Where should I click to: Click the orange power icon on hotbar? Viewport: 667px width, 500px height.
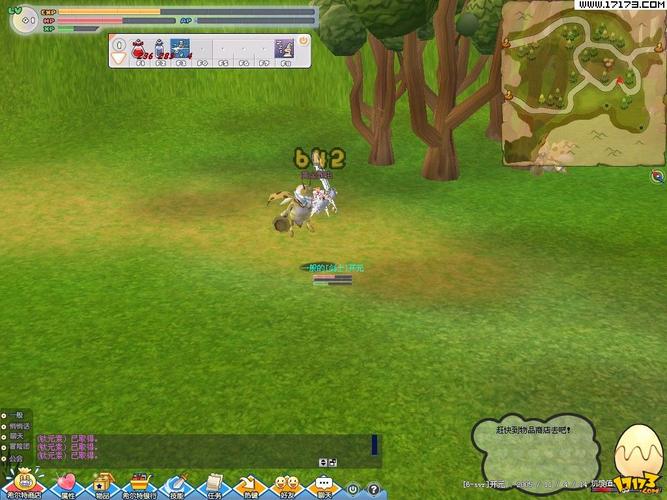(301, 41)
